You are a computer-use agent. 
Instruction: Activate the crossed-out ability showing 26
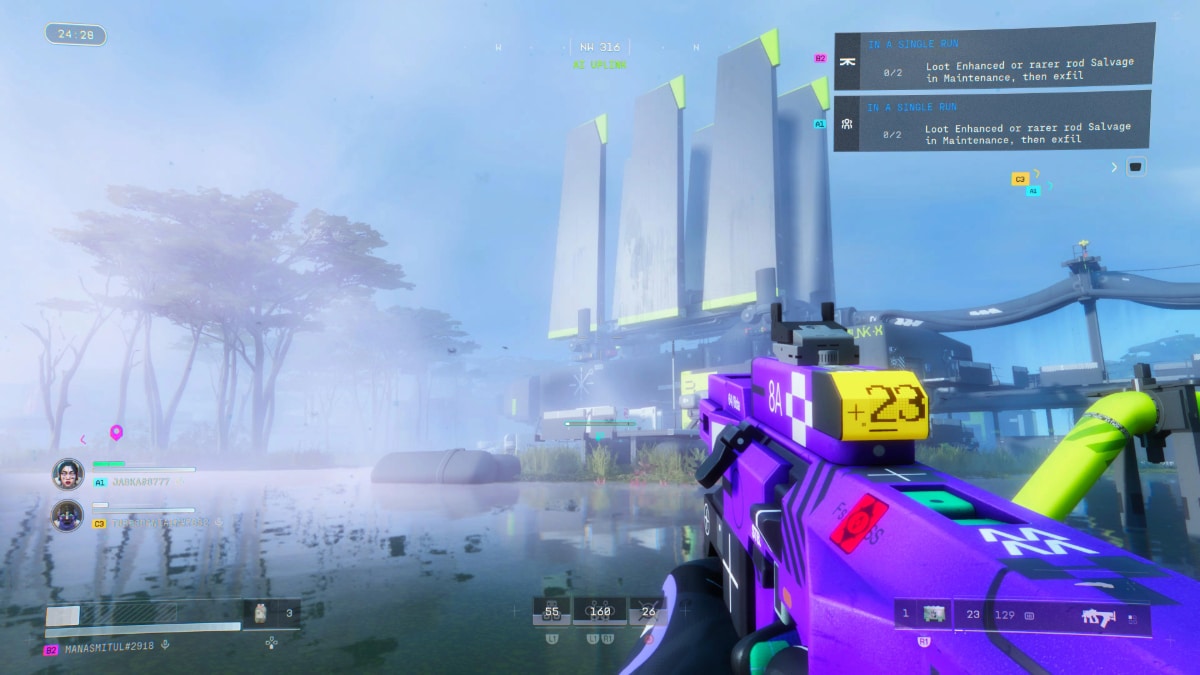(648, 611)
